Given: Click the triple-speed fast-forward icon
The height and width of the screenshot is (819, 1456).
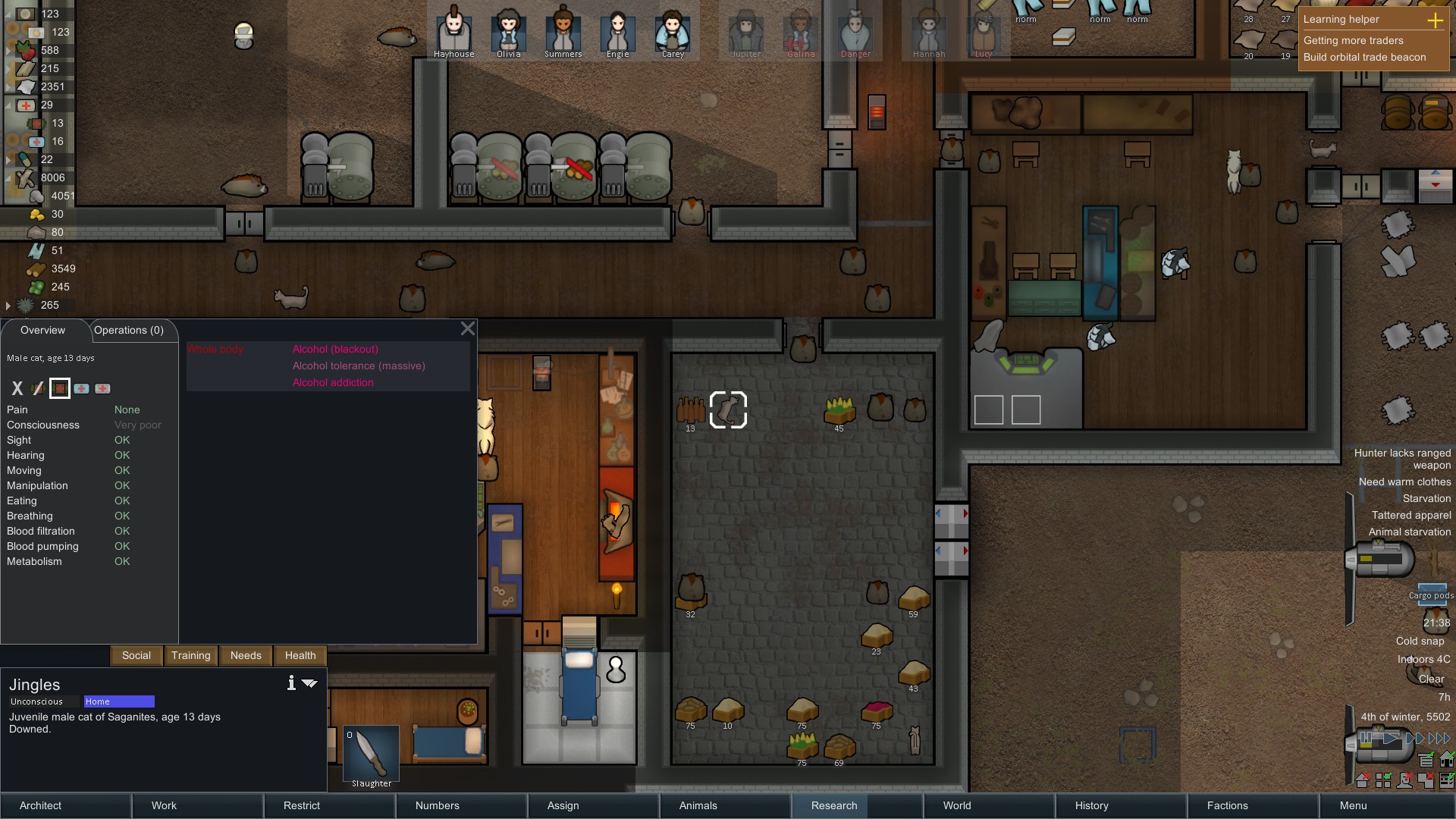Looking at the screenshot, I should point(1439,737).
